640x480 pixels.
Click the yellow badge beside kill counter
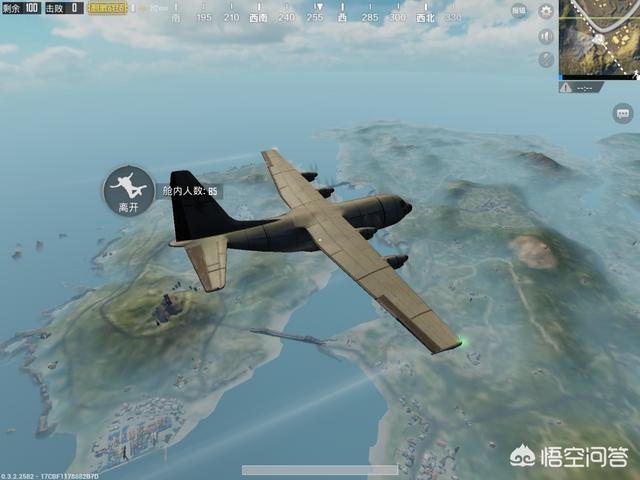(x=107, y=8)
